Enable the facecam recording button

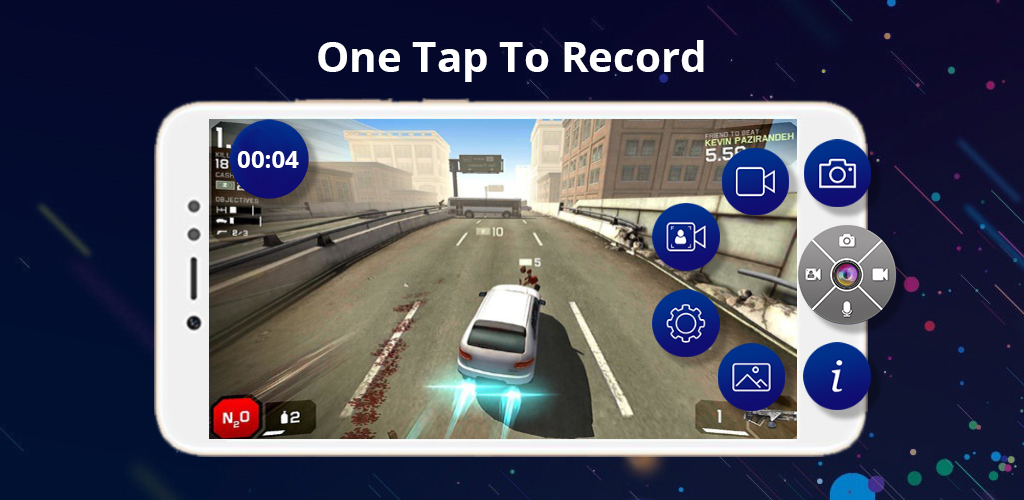point(686,236)
